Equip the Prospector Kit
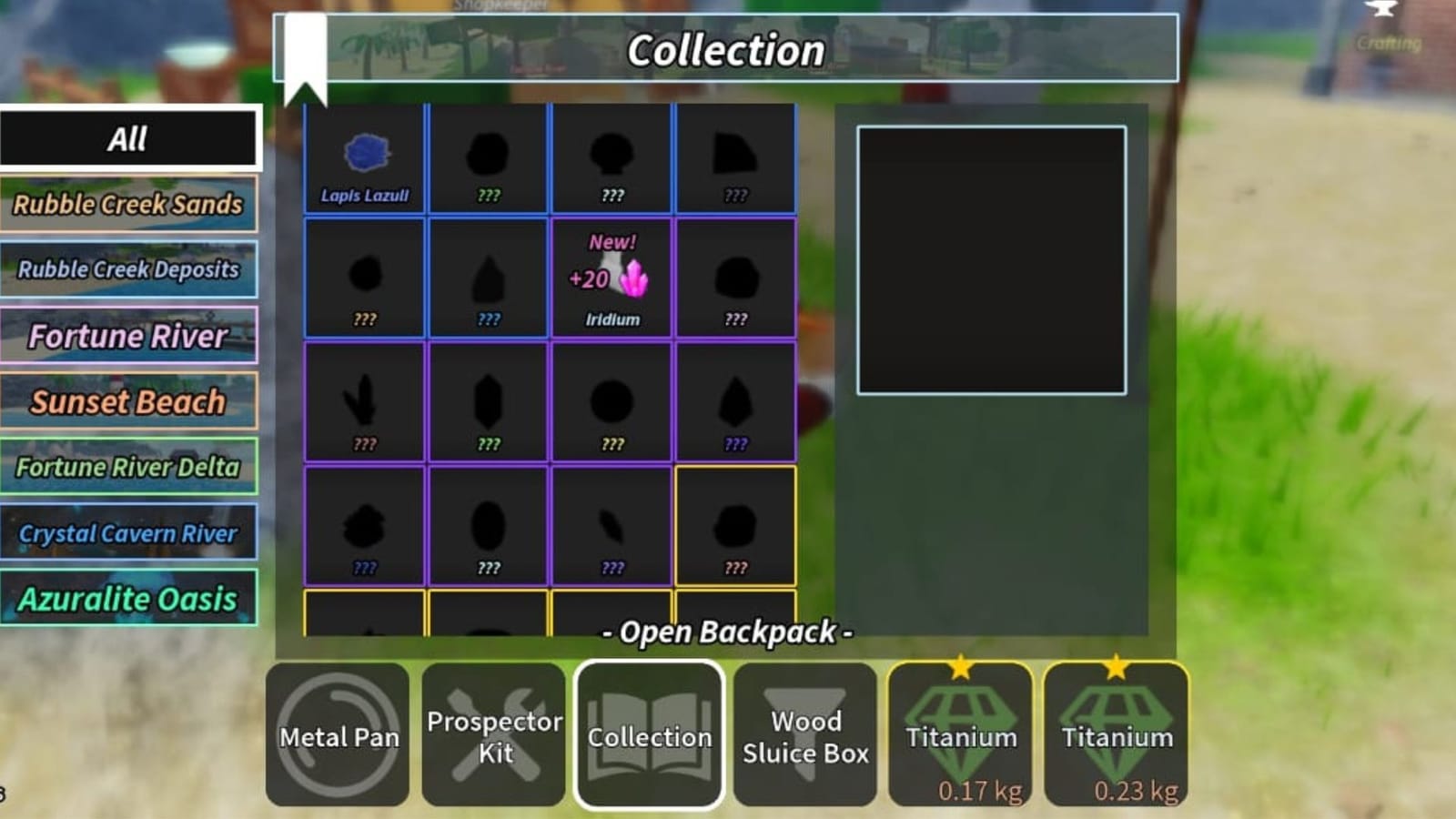This screenshot has width=1456, height=819. 493,733
